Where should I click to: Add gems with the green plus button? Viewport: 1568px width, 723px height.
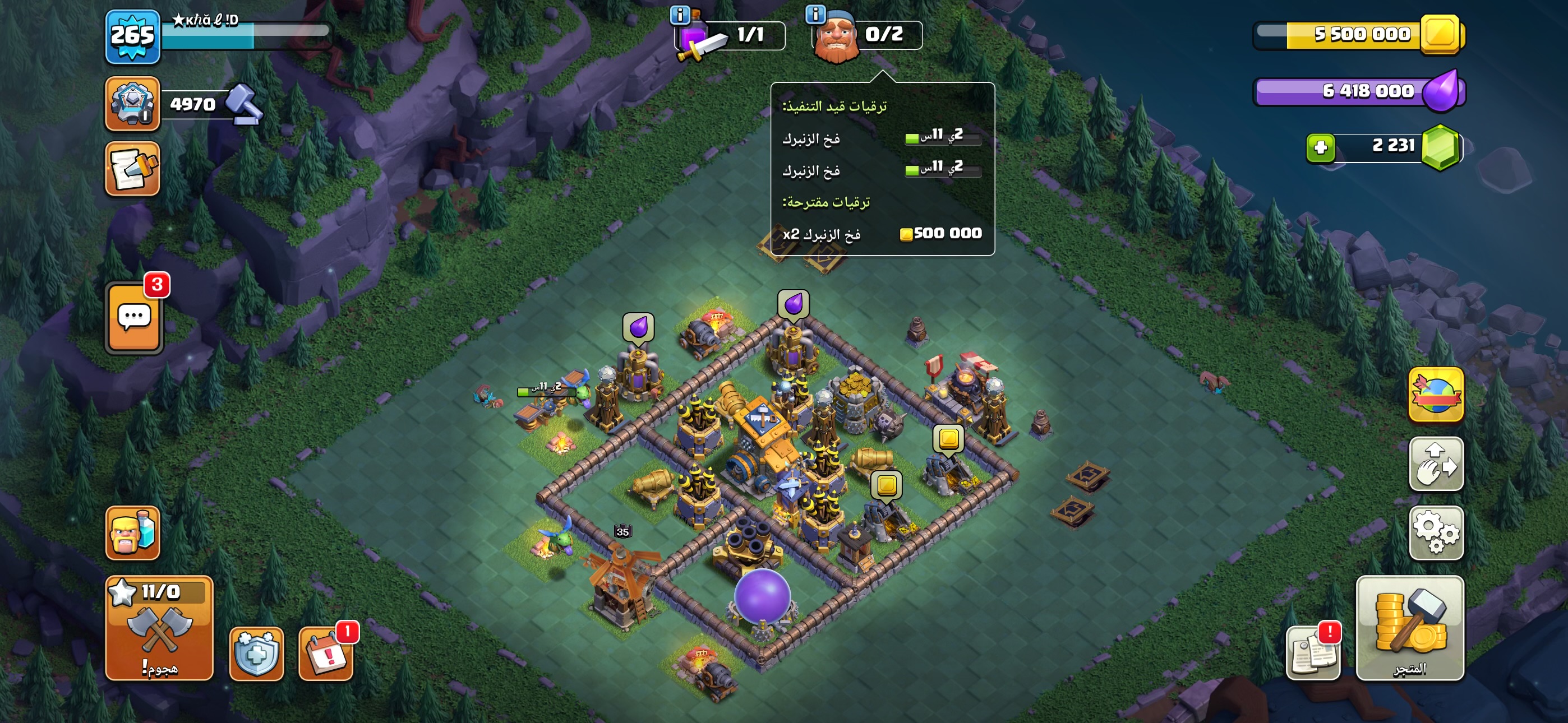pos(1320,147)
